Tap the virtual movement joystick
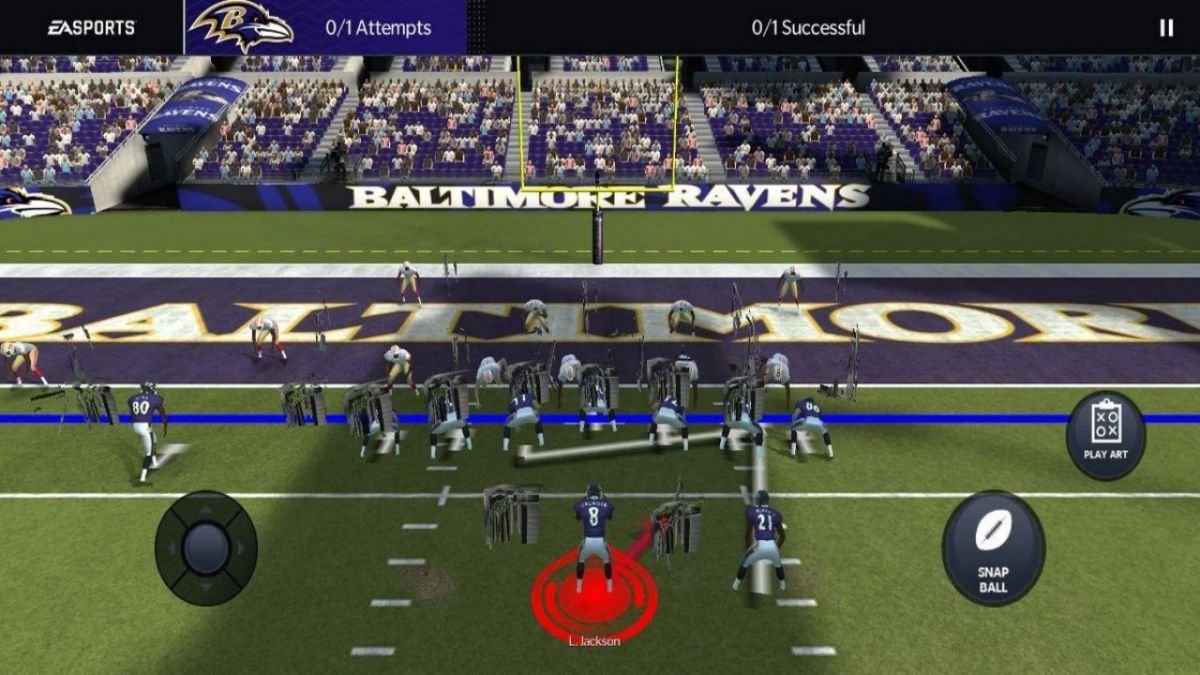Viewport: 1200px width, 675px height. click(206, 547)
